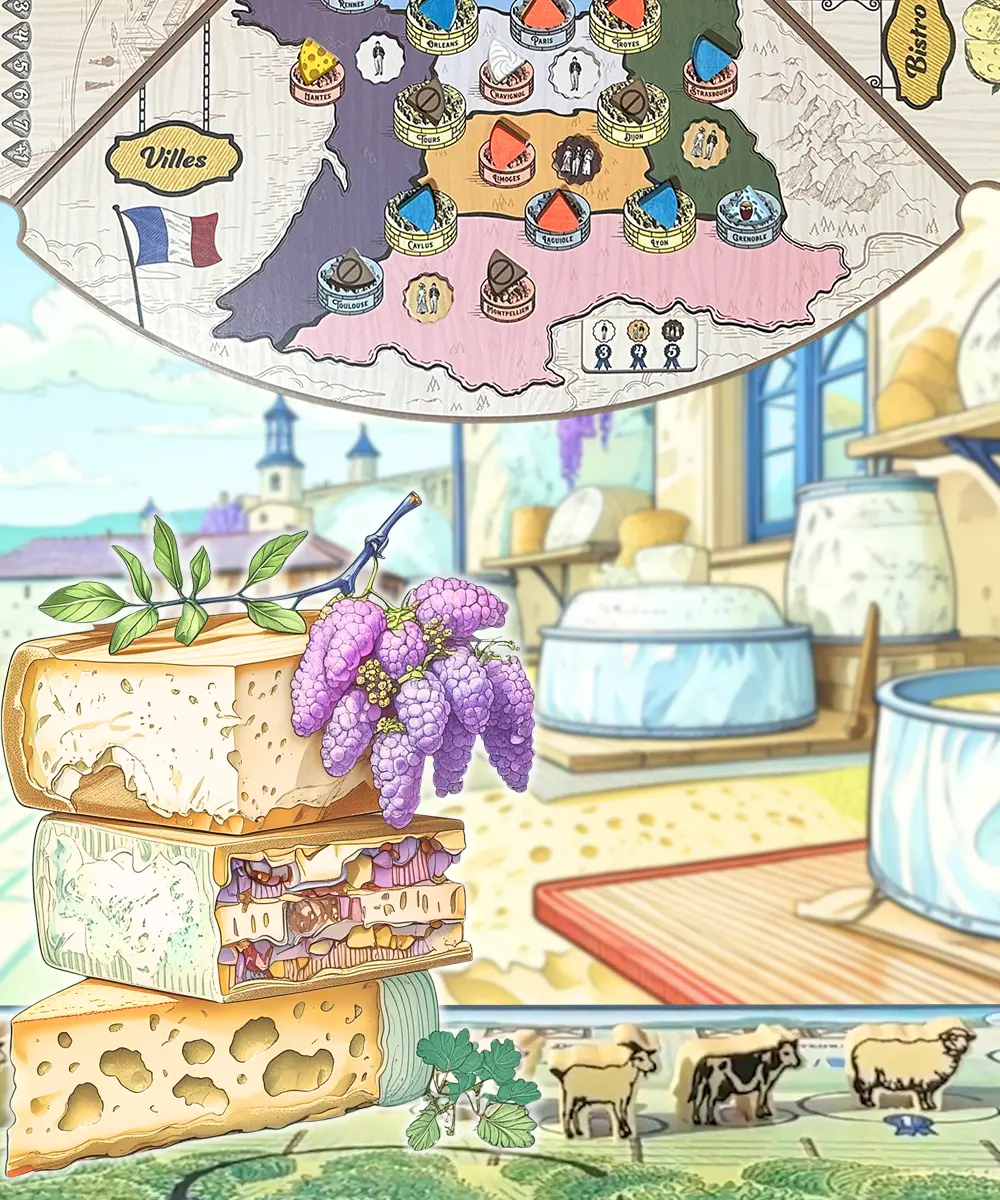Select the blocked Tours city space

pyautogui.click(x=430, y=113)
